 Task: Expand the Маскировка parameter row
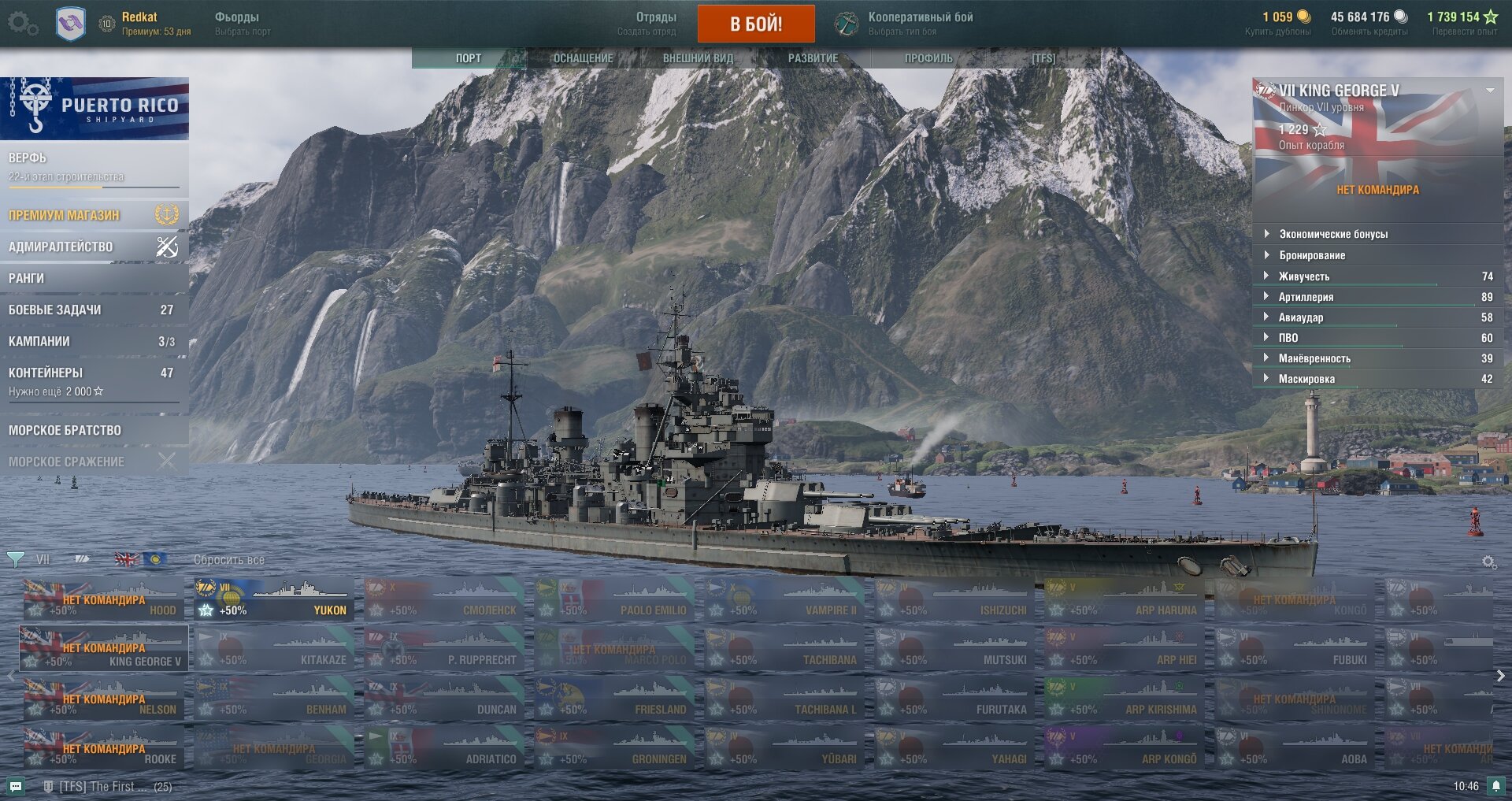coord(1306,379)
